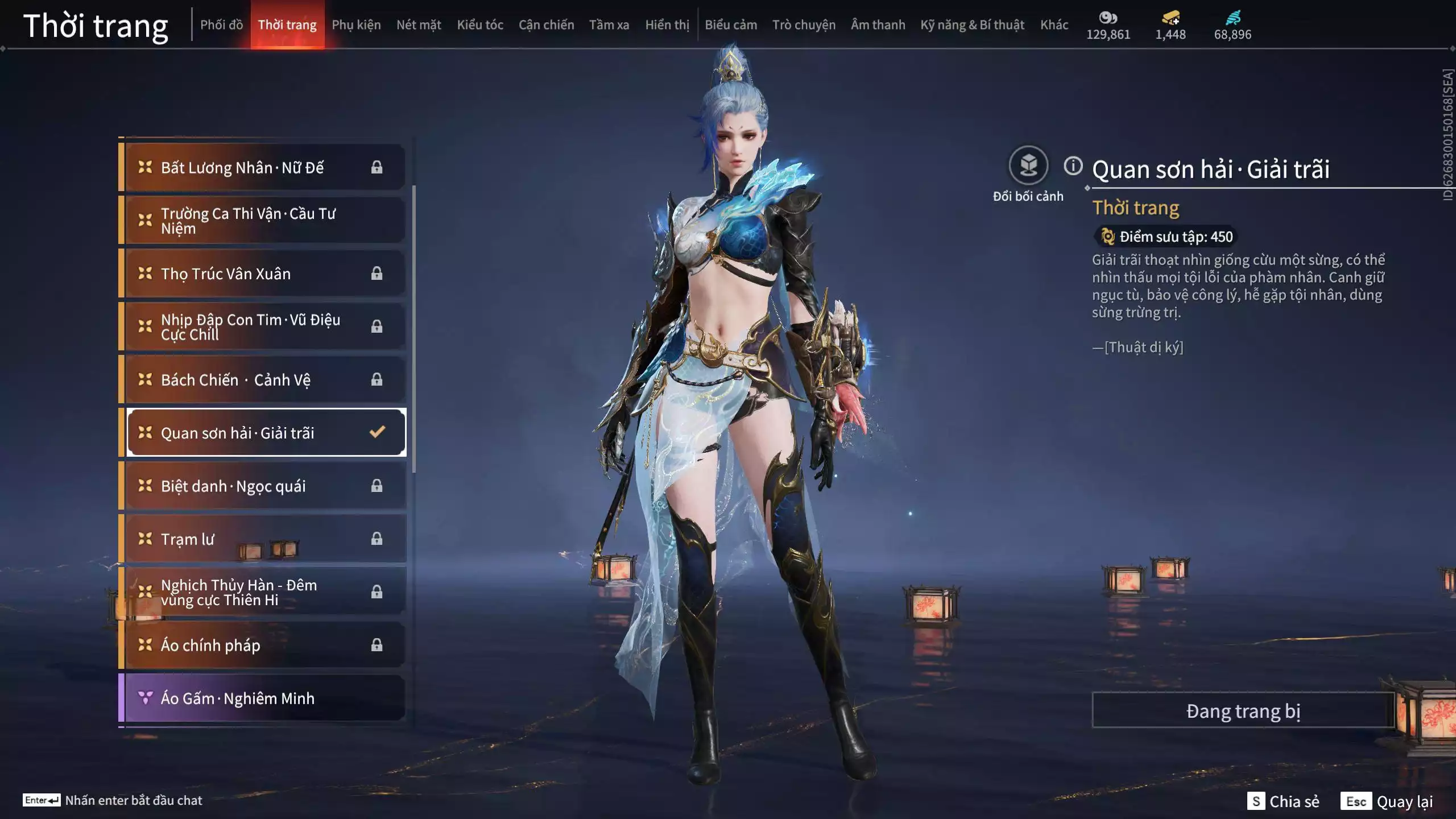Select the Nét mặt tab
Image resolution: width=1456 pixels, height=819 pixels.
419,25
